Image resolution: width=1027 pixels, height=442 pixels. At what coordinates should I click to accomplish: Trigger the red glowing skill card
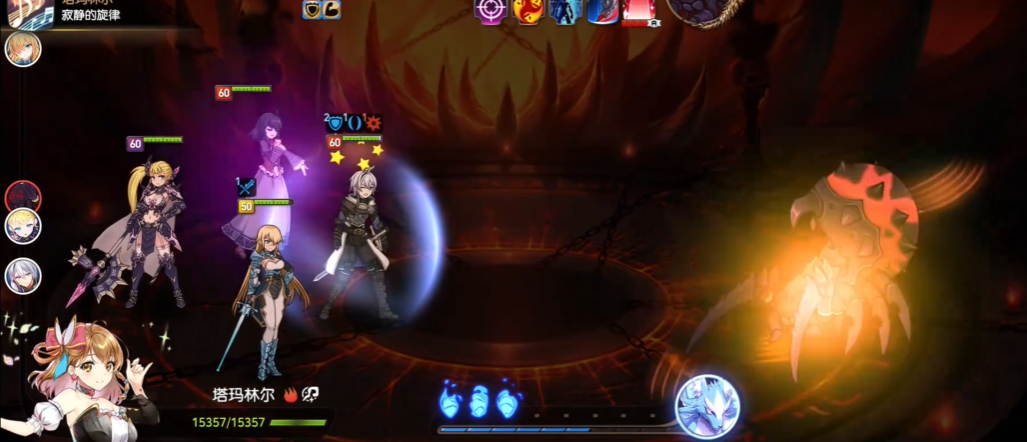pyautogui.click(x=639, y=9)
